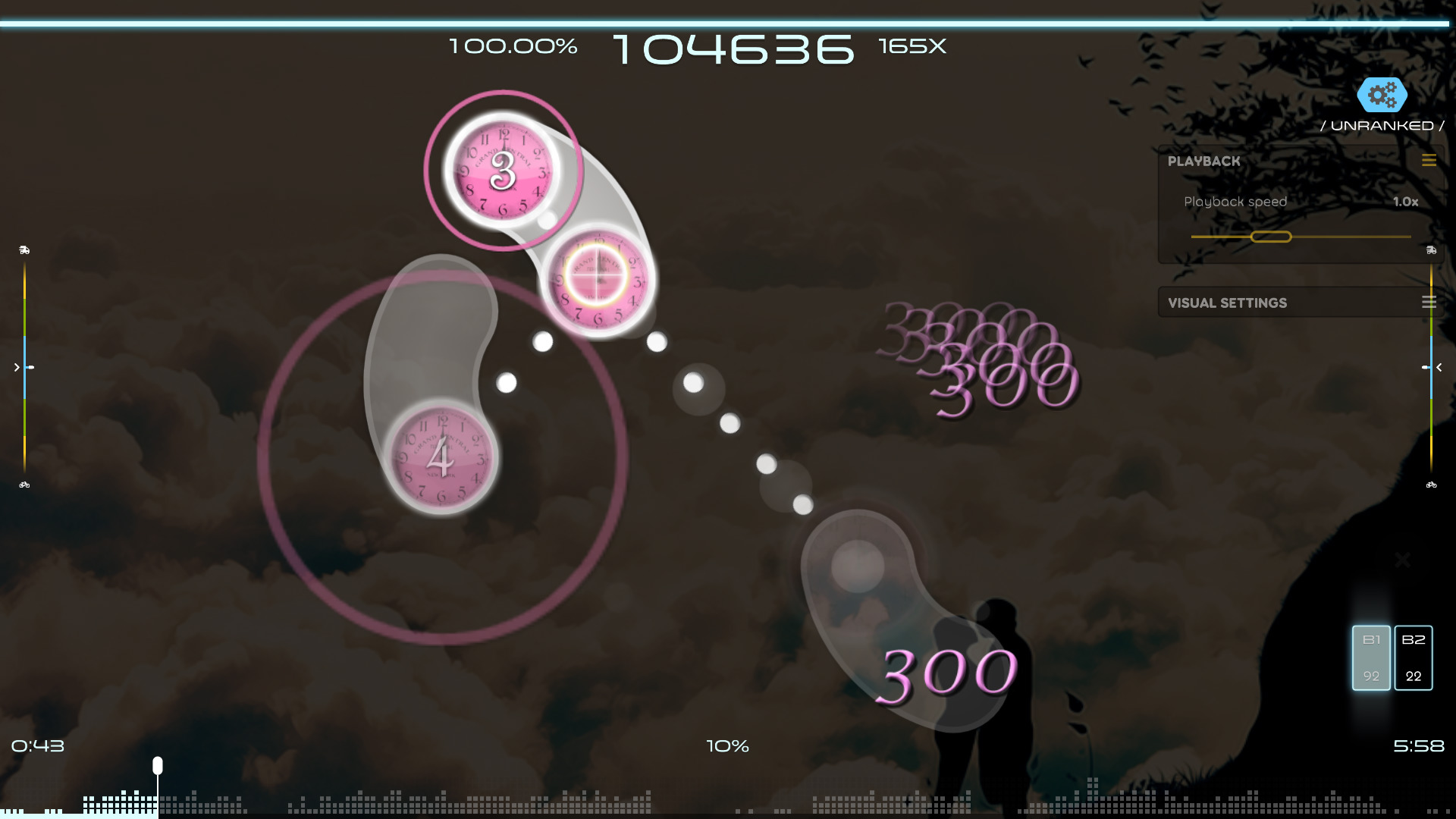Open the VISUAL SETTINGS hamburger menu
This screenshot has height=819, width=1456.
(1429, 302)
